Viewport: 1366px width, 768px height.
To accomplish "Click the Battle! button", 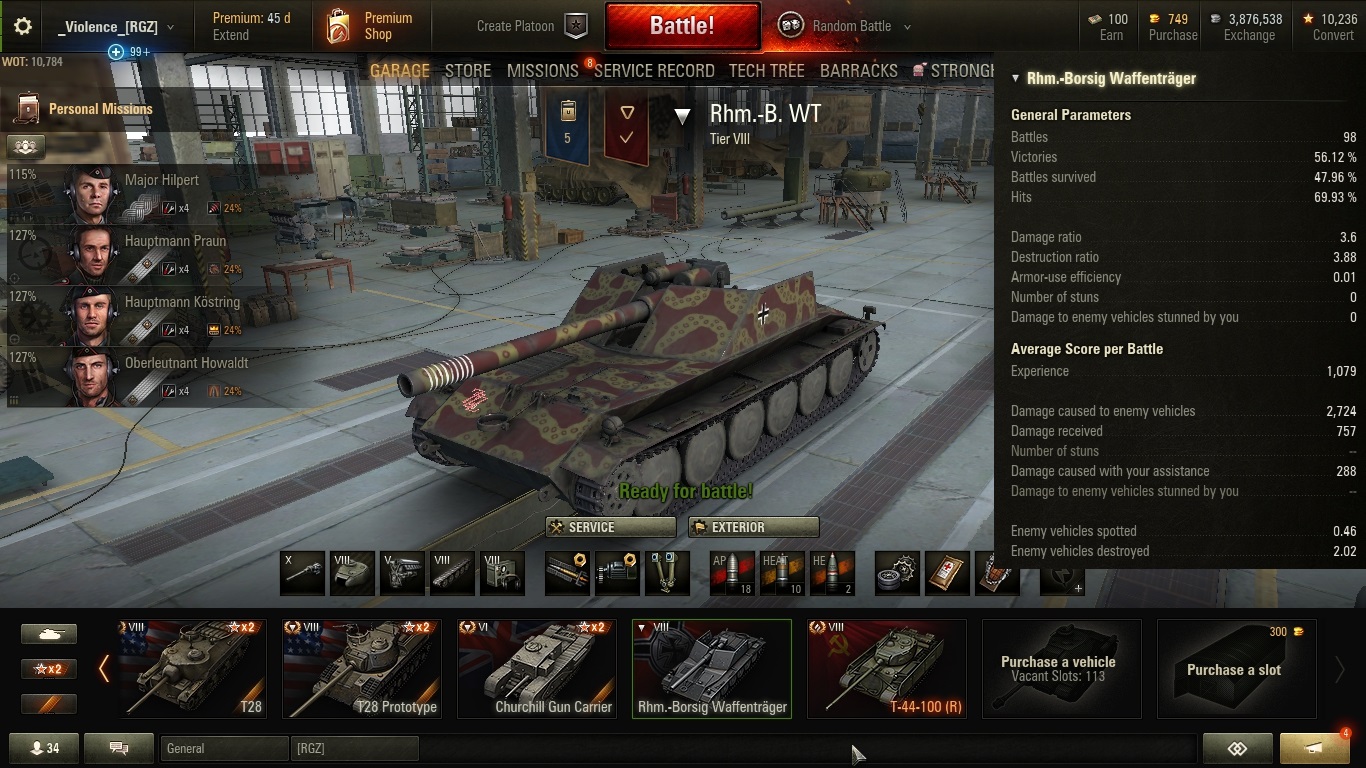I will [x=683, y=26].
